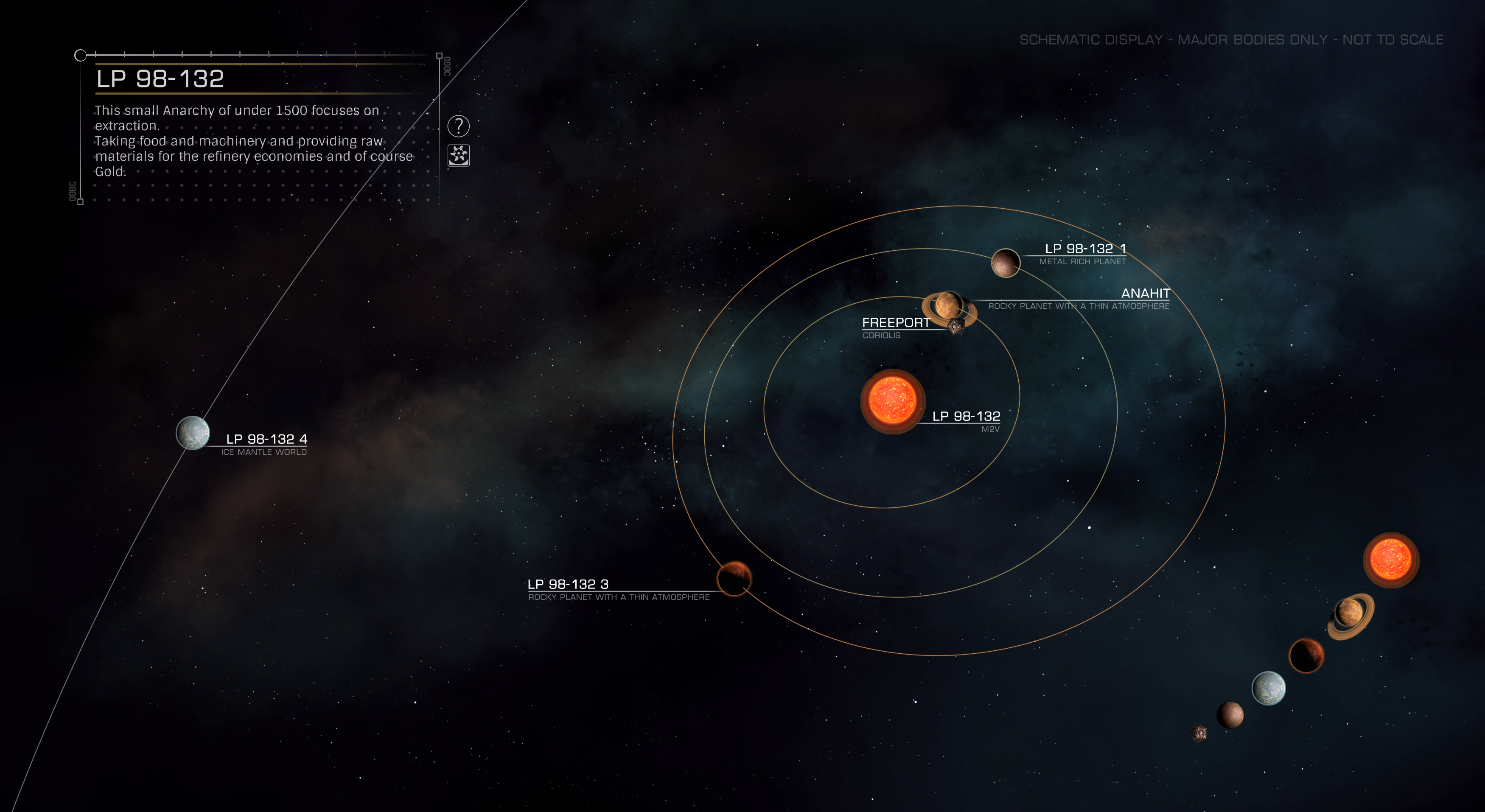Choose the icy blue-white planet thumbnail in the body row
The height and width of the screenshot is (812, 1485).
point(1268,688)
